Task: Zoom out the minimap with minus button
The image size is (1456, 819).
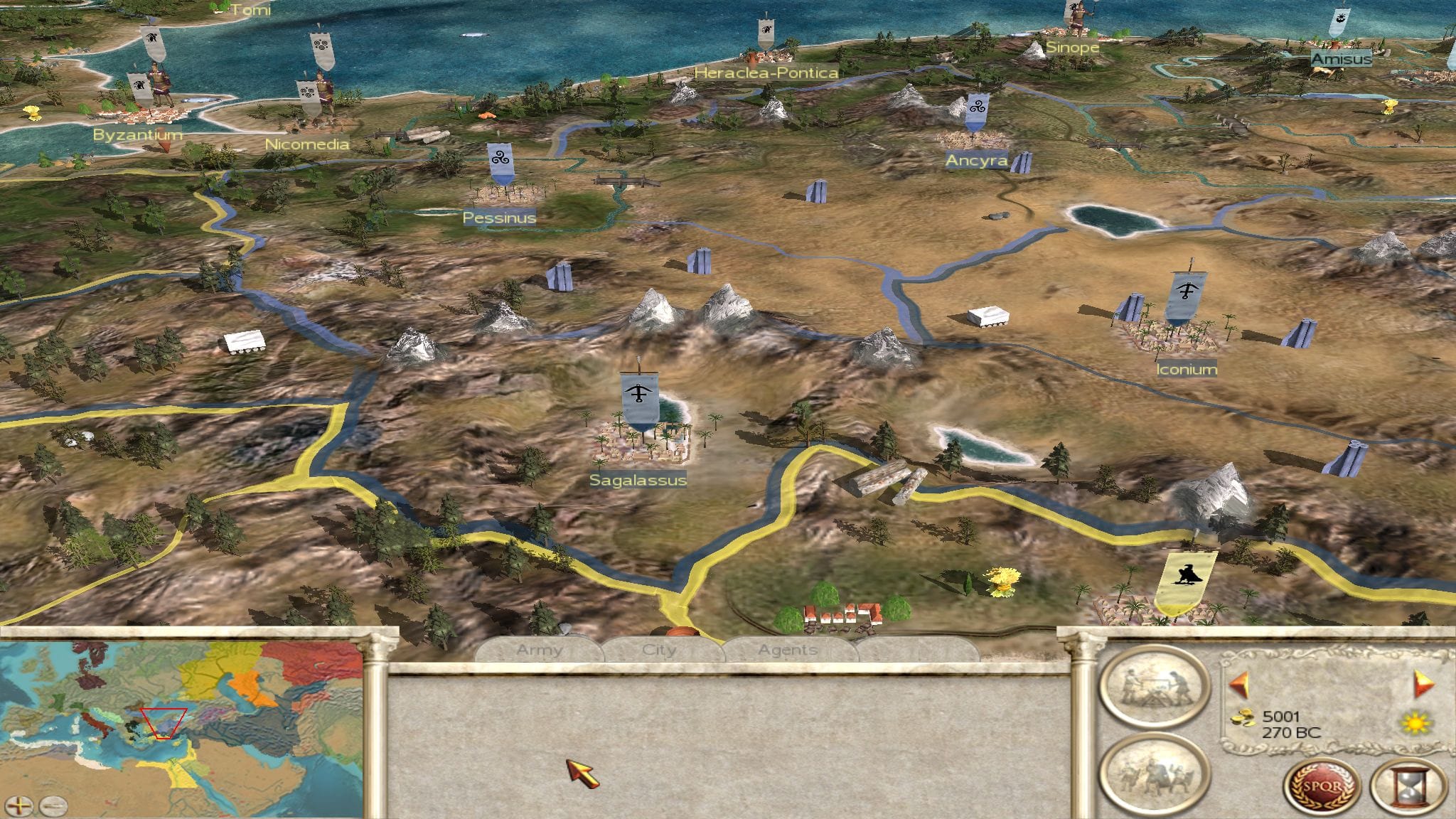Action: coord(53,806)
